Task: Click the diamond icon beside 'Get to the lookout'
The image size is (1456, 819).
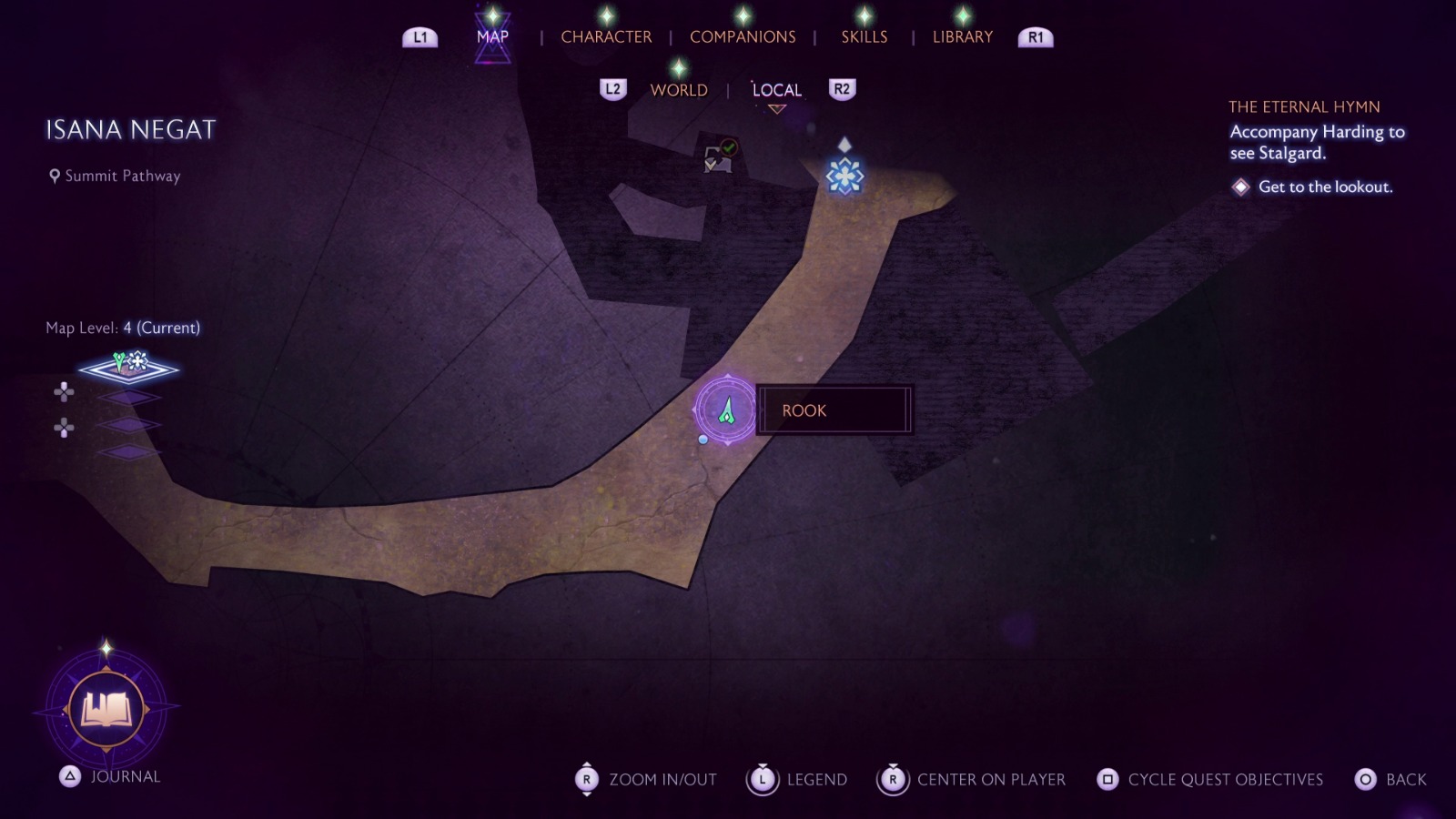Action: pos(1241,186)
